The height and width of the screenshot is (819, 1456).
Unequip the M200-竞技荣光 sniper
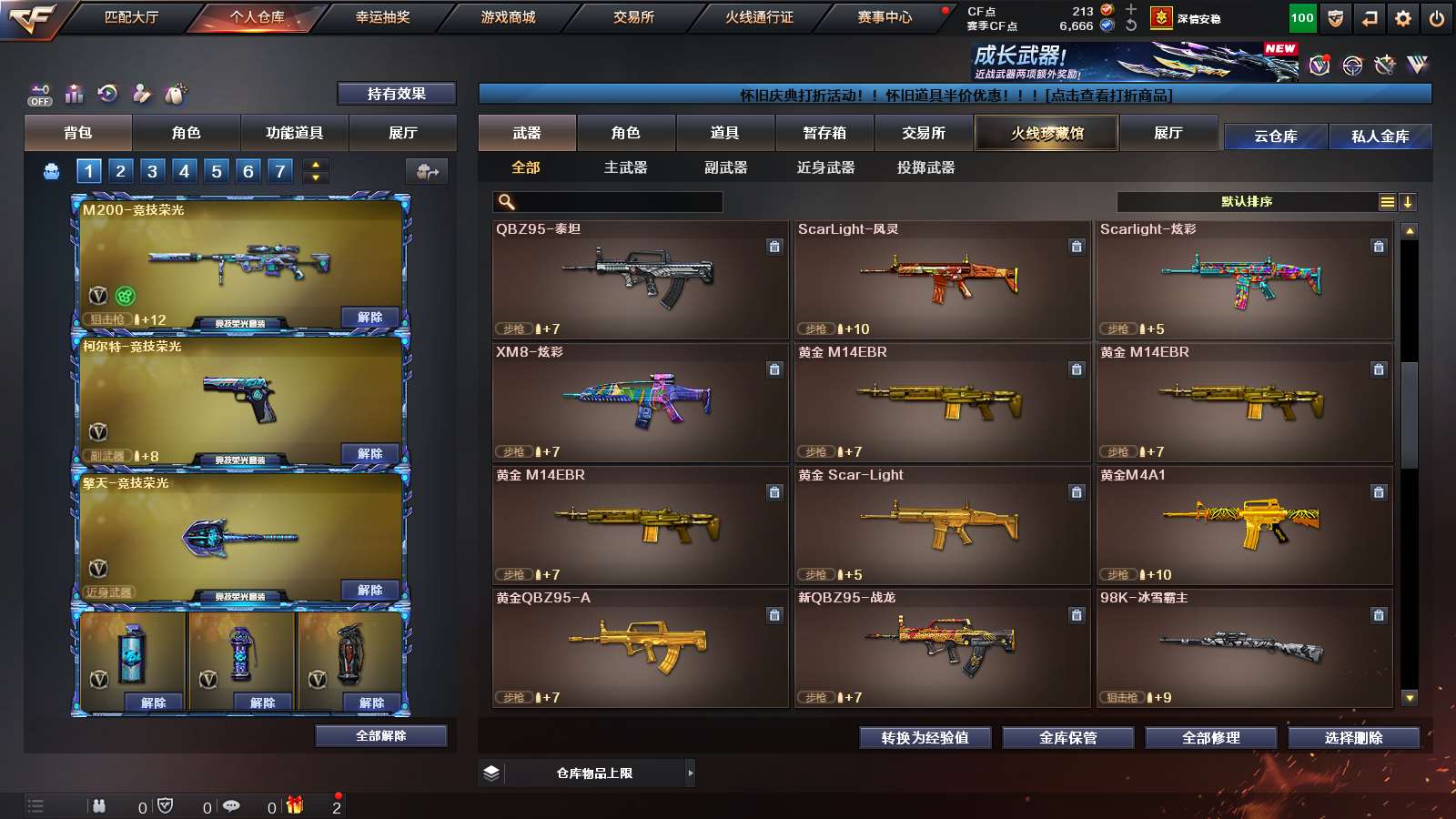click(369, 318)
